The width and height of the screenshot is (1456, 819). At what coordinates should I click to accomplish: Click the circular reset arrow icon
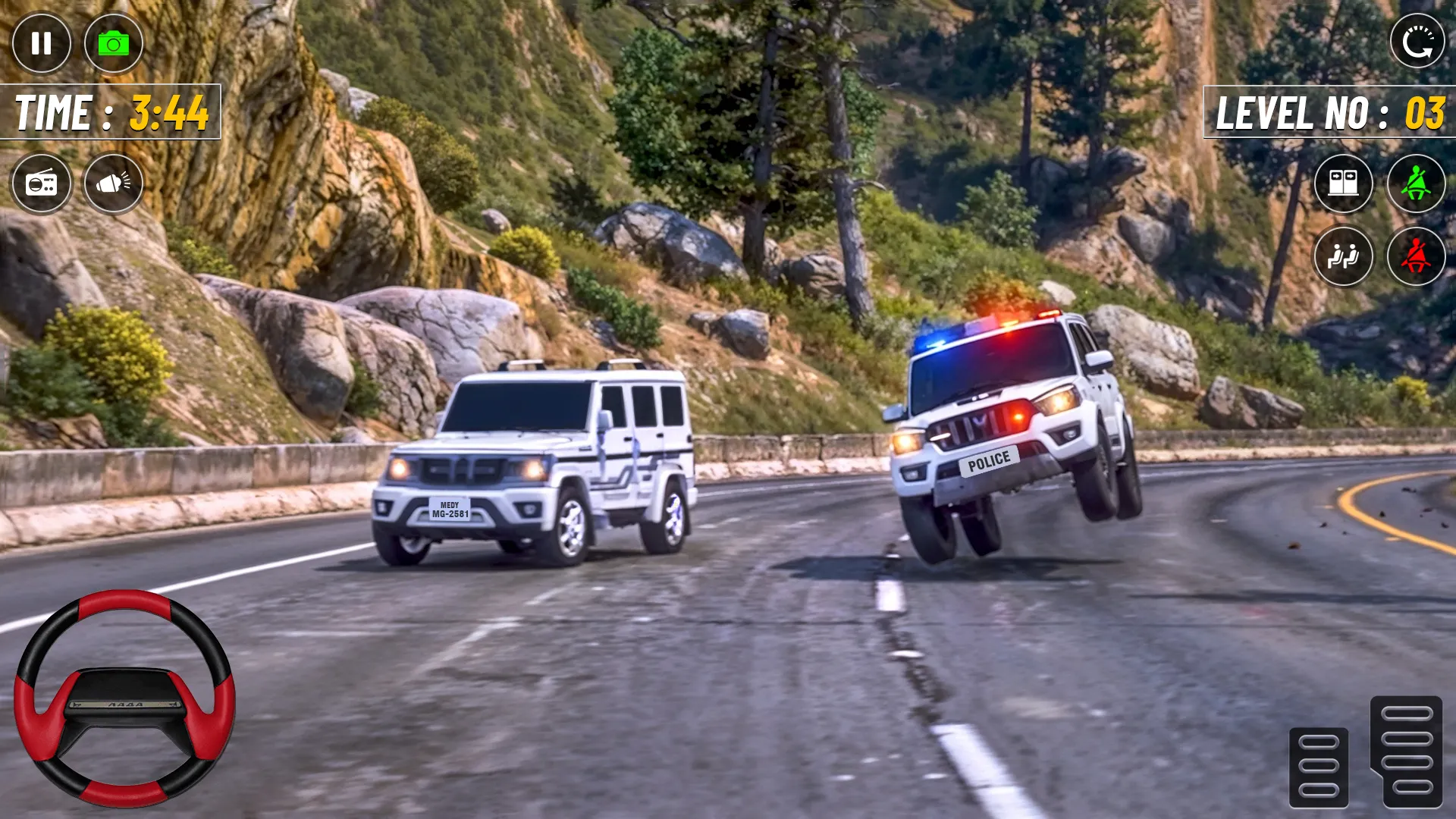pos(1417,42)
